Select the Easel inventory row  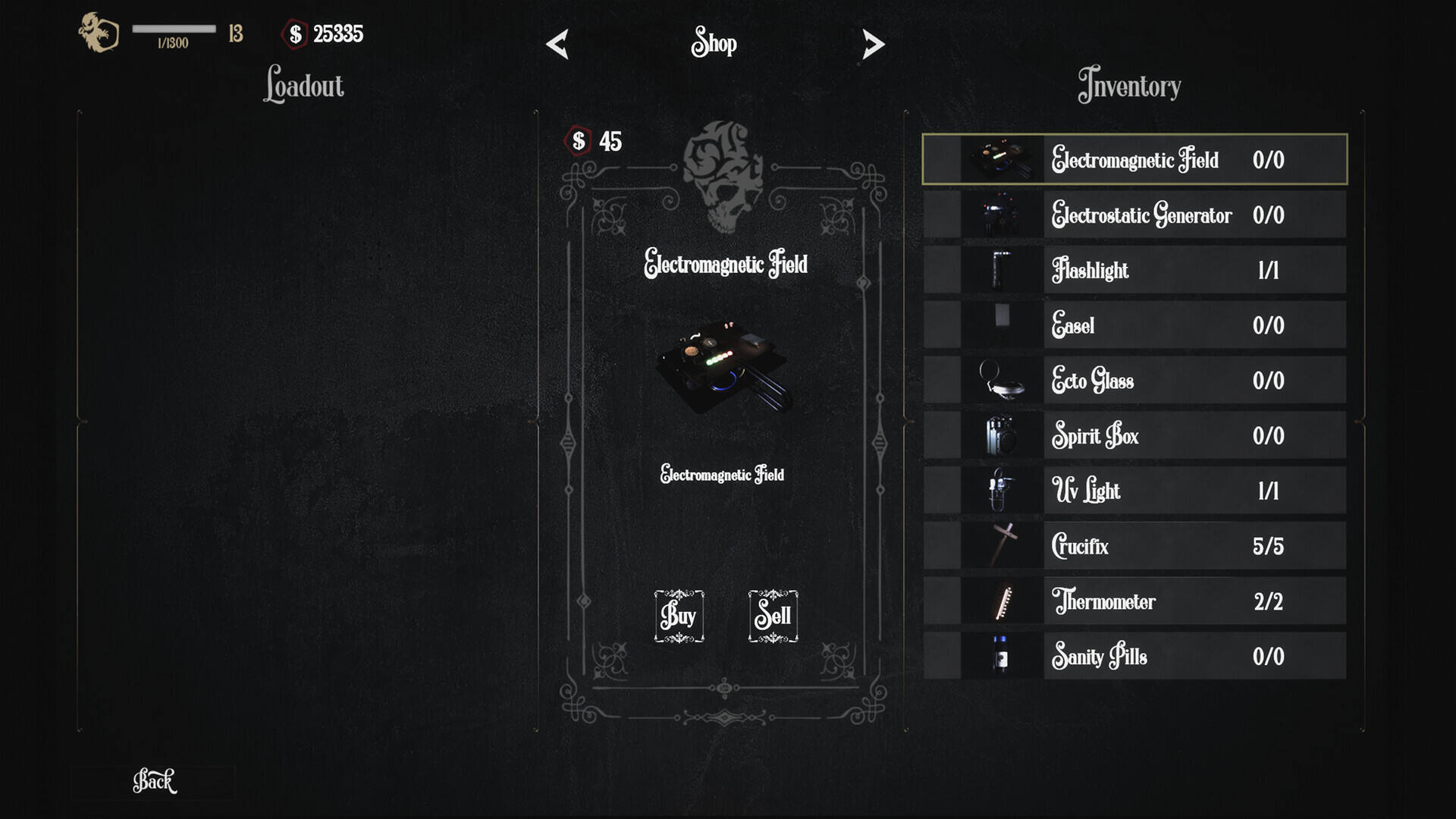(1134, 325)
